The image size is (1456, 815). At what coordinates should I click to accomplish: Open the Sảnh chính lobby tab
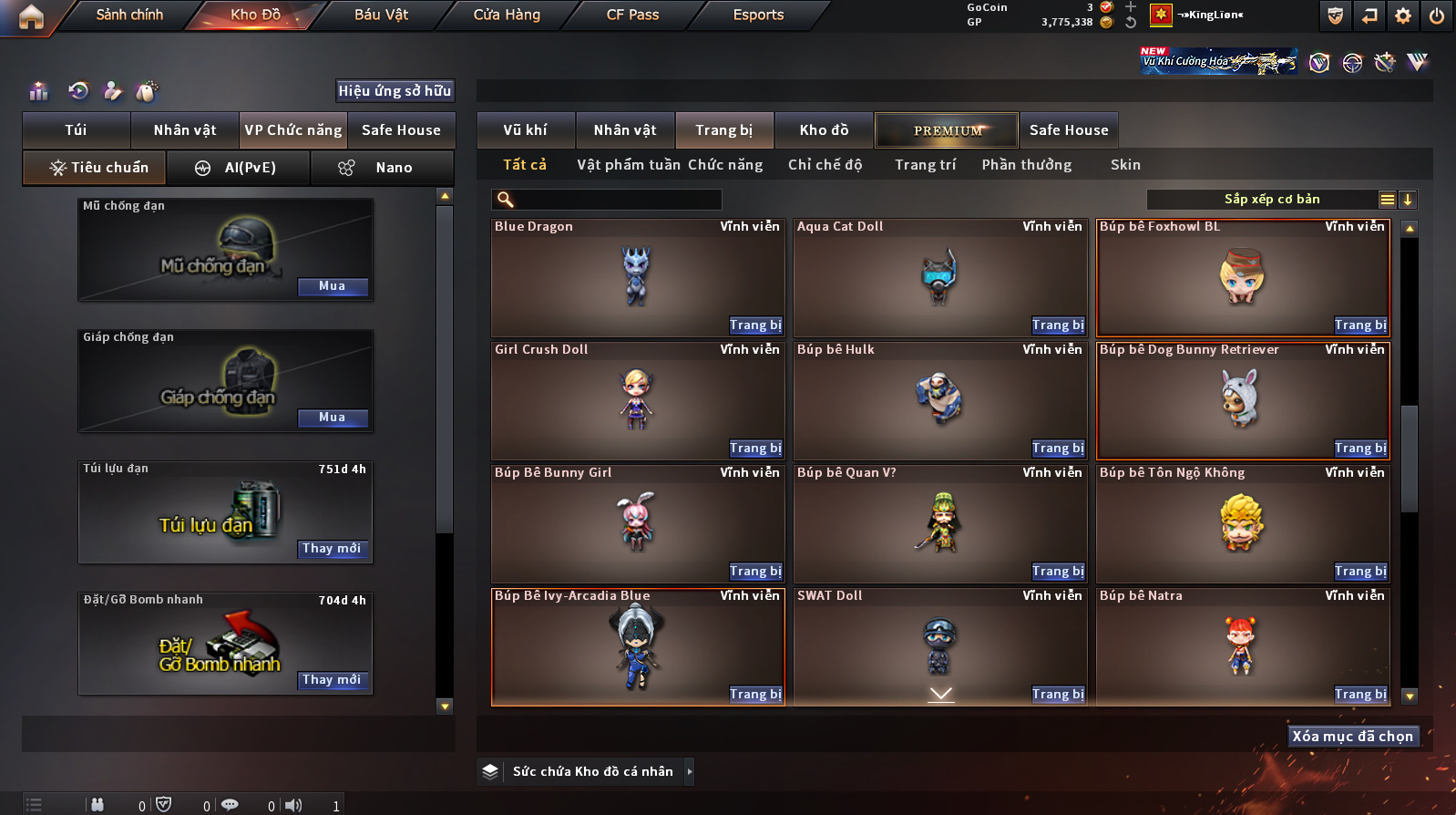pyautogui.click(x=129, y=15)
